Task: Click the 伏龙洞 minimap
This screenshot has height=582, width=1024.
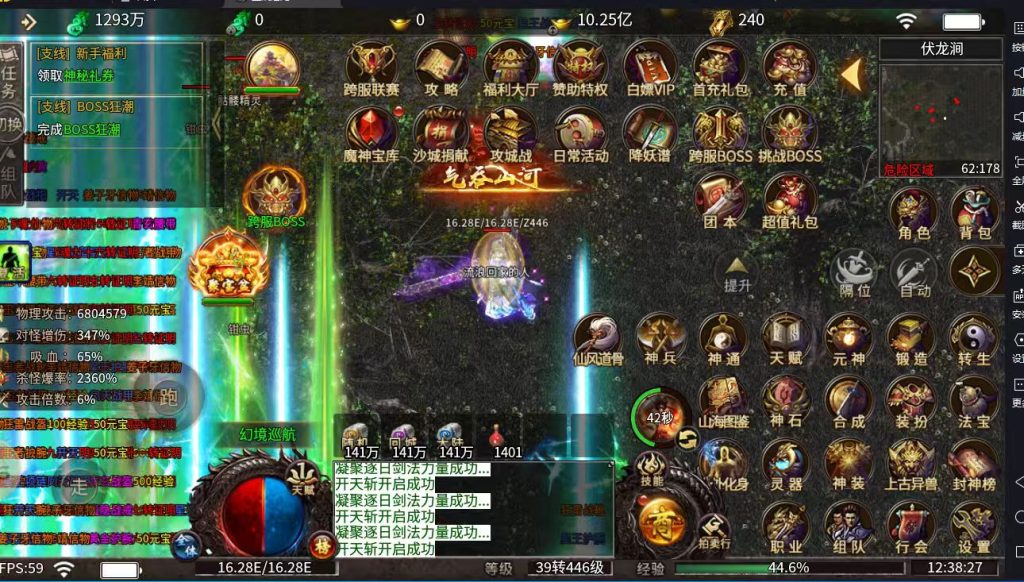Action: [940, 112]
